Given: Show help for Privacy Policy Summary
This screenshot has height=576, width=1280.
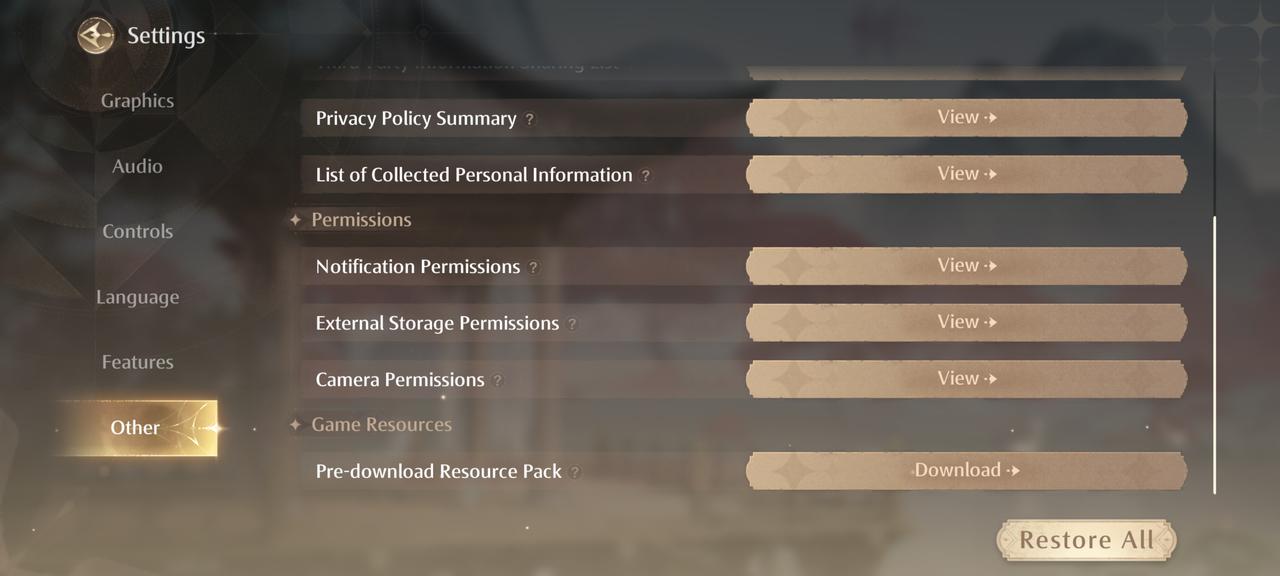Looking at the screenshot, I should pos(530,120).
